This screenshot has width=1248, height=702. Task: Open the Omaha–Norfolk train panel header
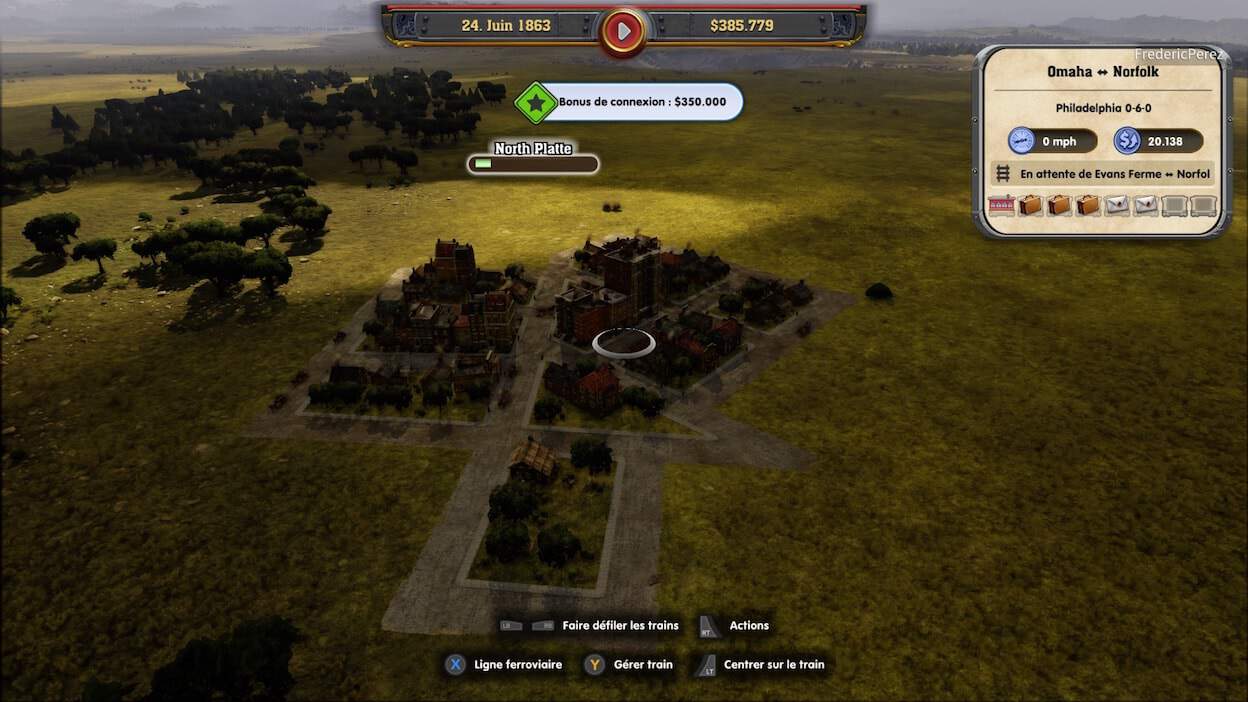click(x=1103, y=72)
